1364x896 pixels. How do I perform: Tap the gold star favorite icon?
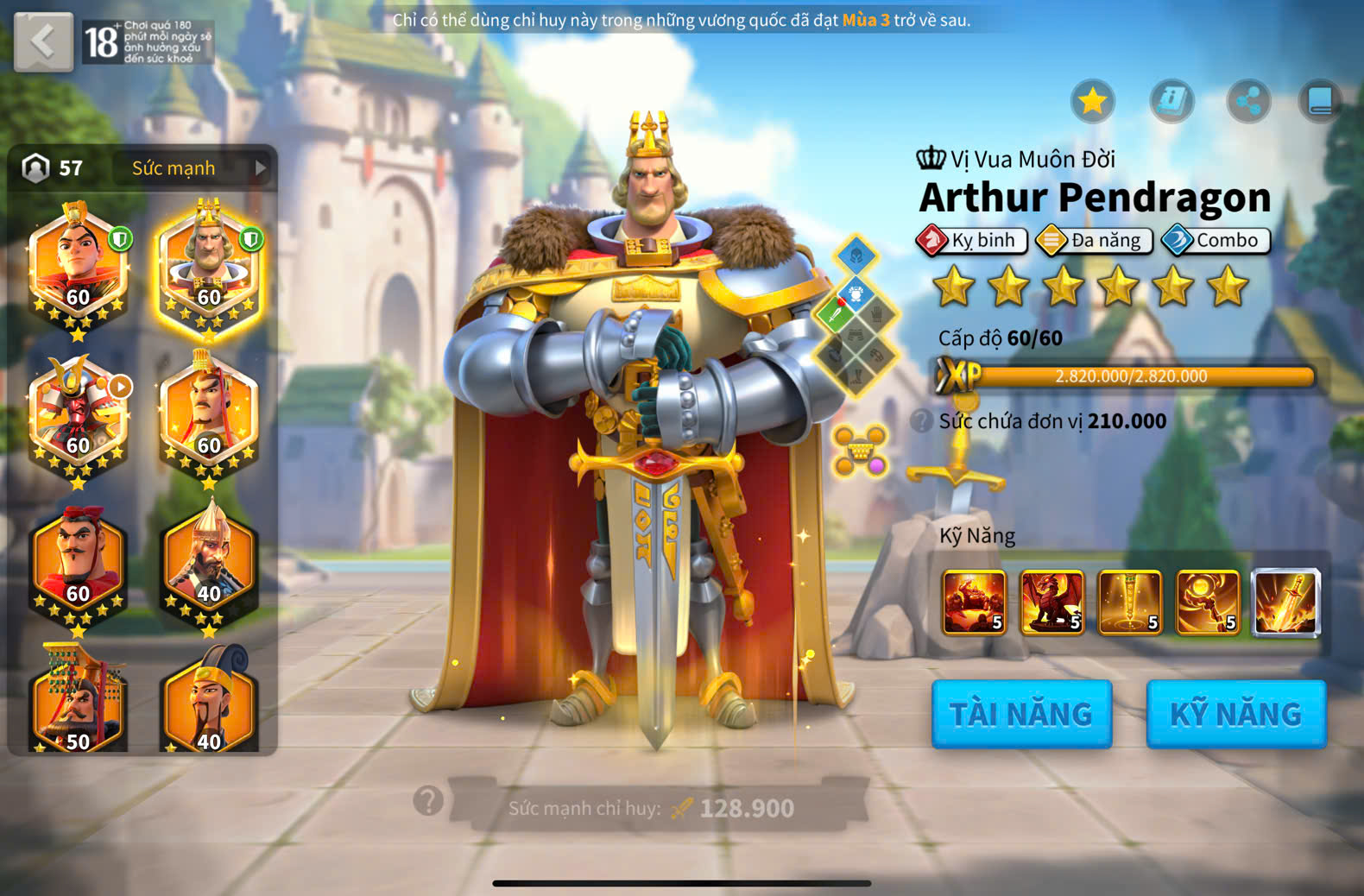pos(1093,102)
